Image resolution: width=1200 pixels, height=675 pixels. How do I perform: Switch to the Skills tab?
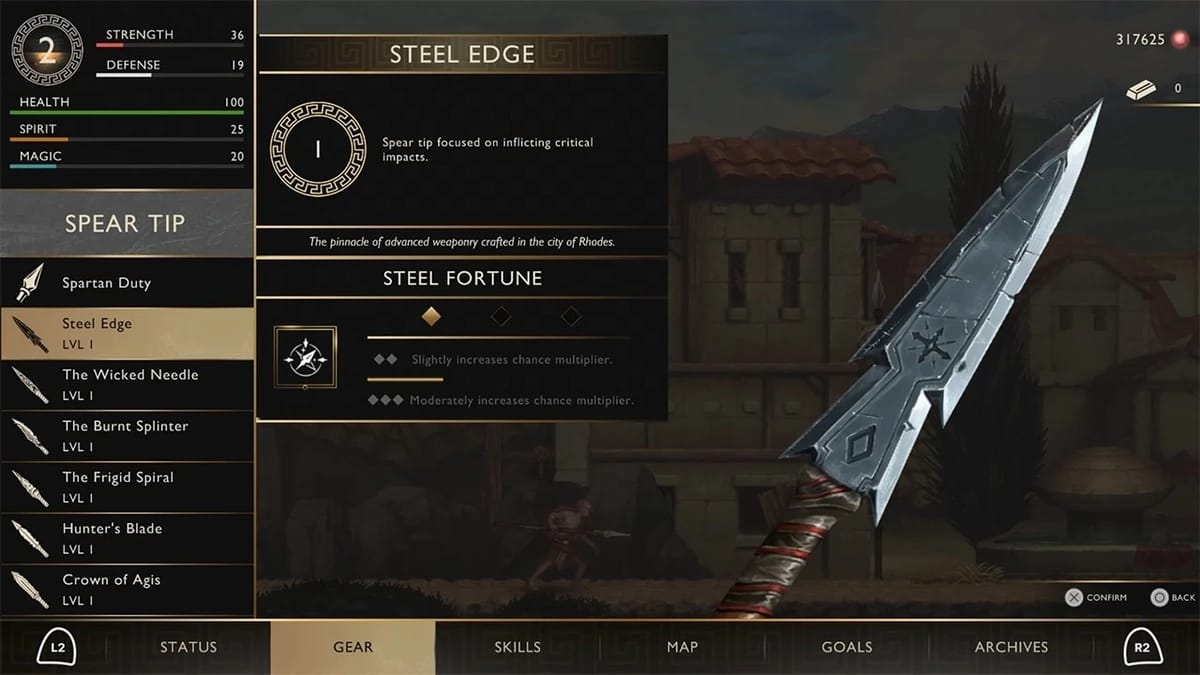[x=517, y=647]
